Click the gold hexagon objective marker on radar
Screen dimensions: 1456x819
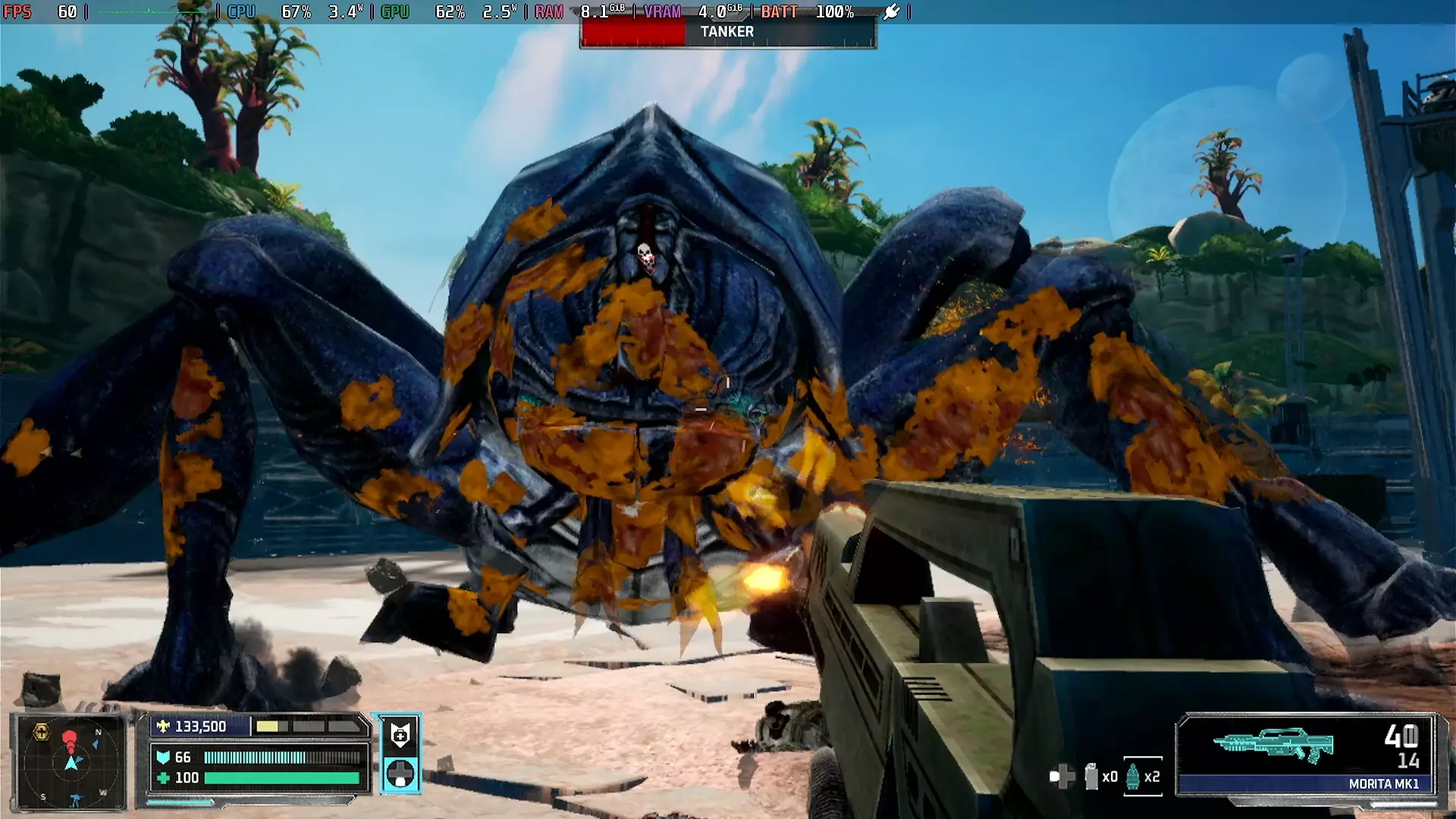click(x=42, y=733)
